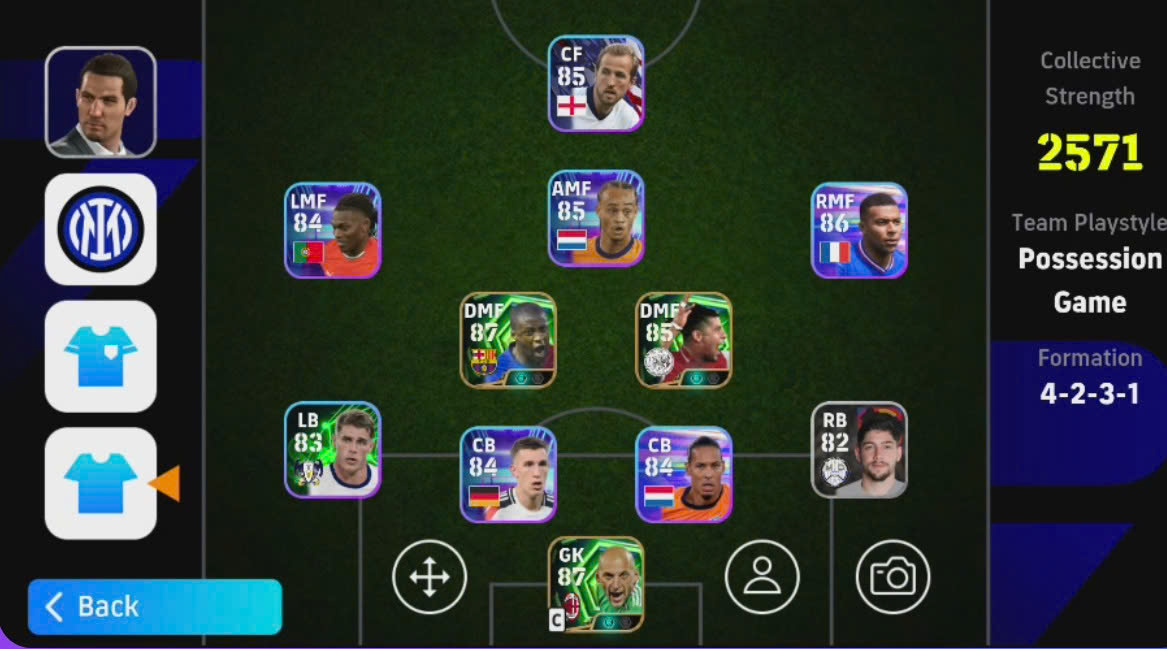Choose the LB 83 player card

[332, 450]
